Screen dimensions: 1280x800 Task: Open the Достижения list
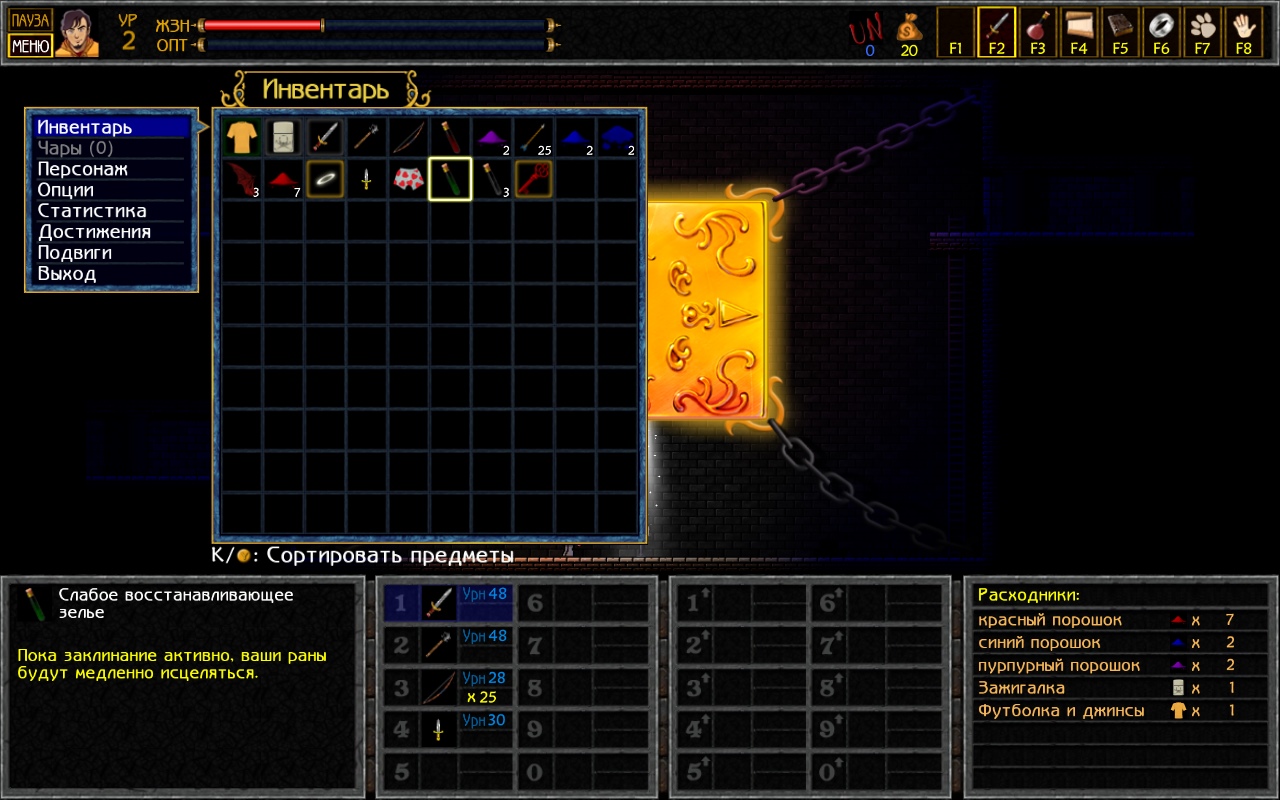click(94, 232)
